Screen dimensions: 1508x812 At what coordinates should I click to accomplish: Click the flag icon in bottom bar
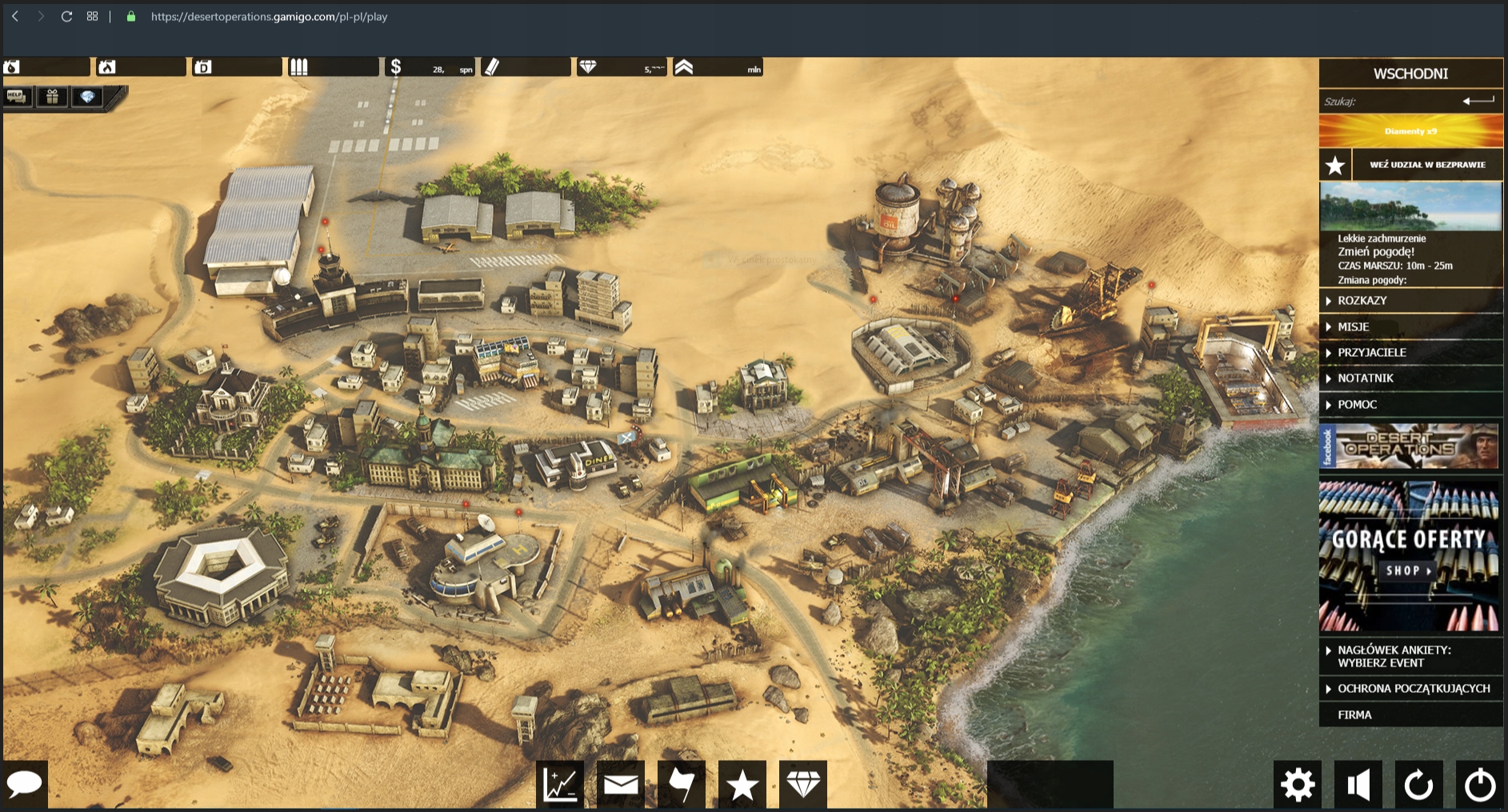(682, 784)
